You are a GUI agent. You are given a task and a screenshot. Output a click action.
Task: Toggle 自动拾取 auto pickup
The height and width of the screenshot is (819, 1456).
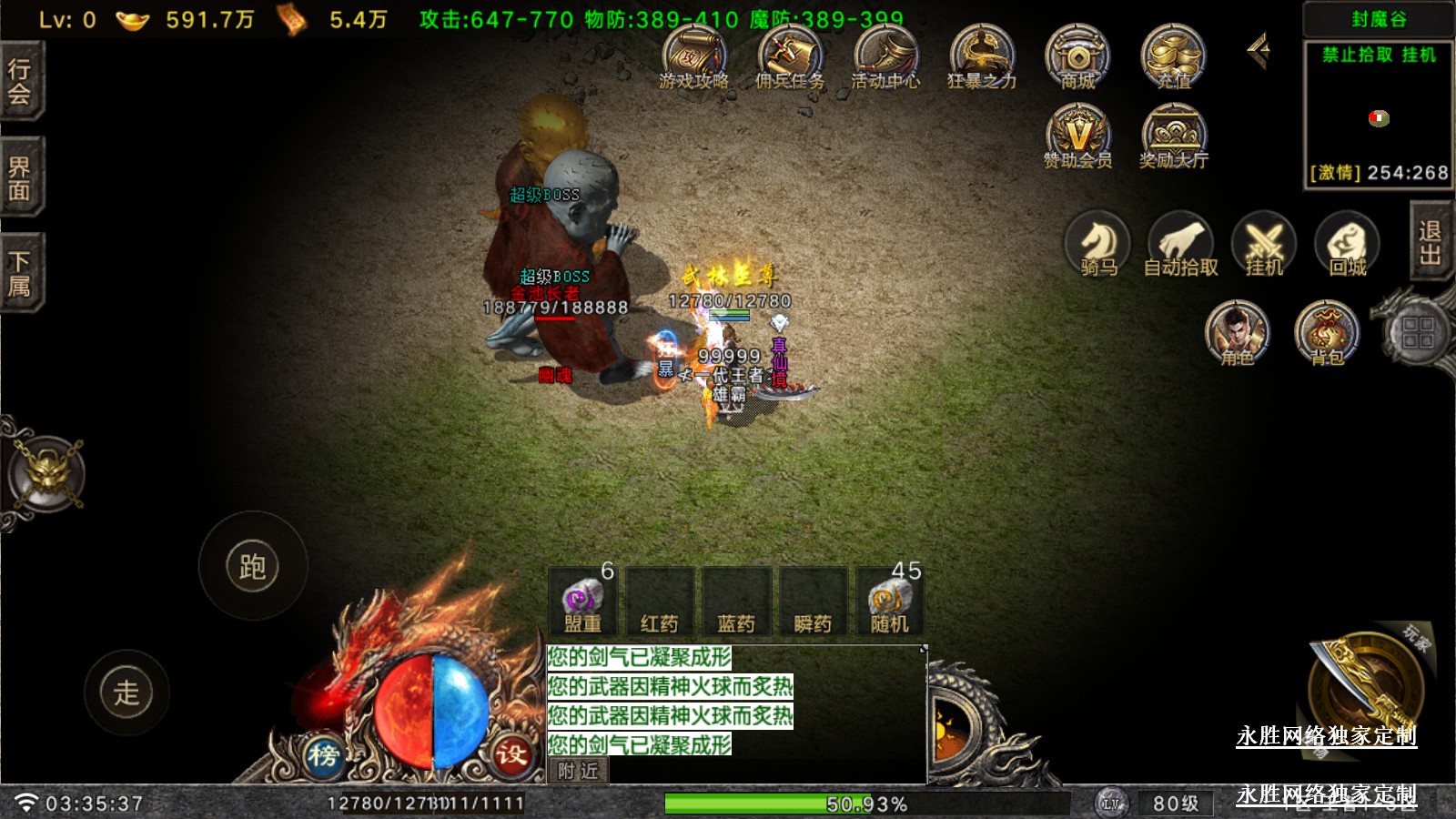(1180, 244)
